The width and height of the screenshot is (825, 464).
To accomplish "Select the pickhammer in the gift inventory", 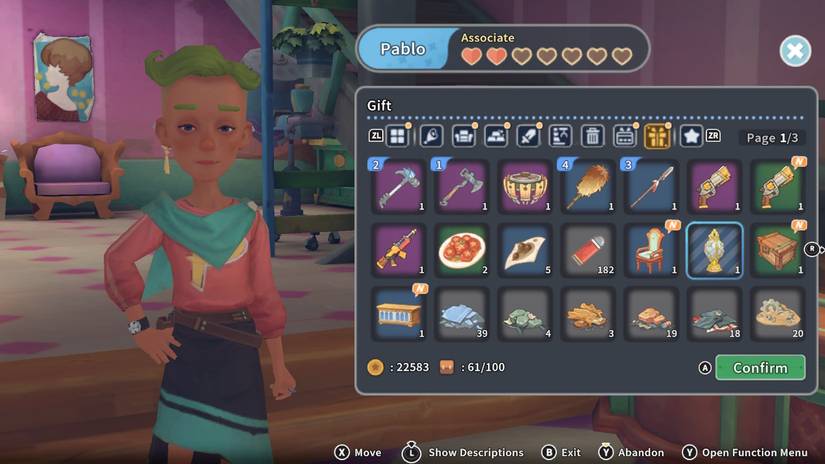I will (399, 186).
